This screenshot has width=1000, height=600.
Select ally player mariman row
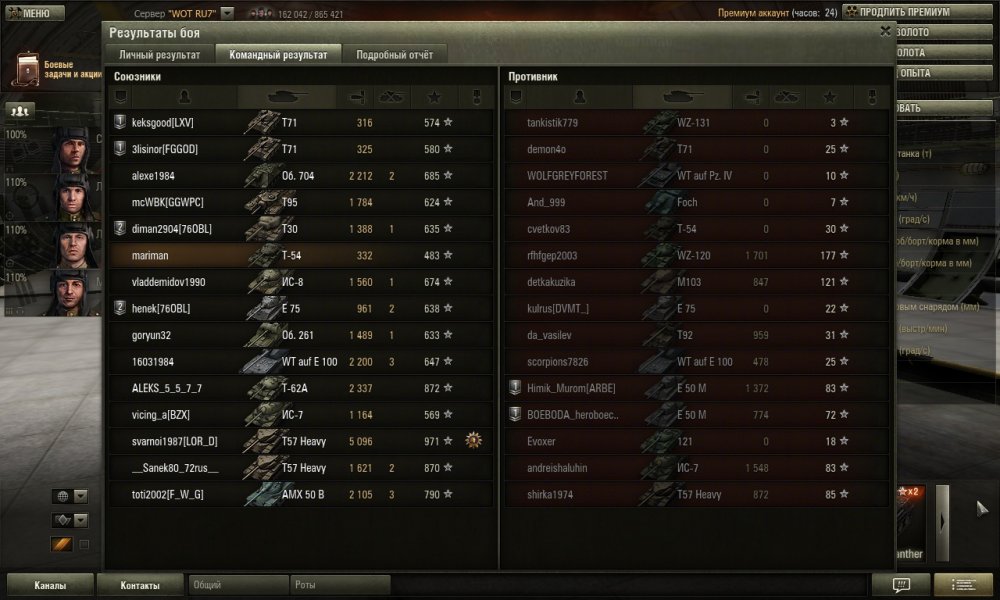click(300, 256)
